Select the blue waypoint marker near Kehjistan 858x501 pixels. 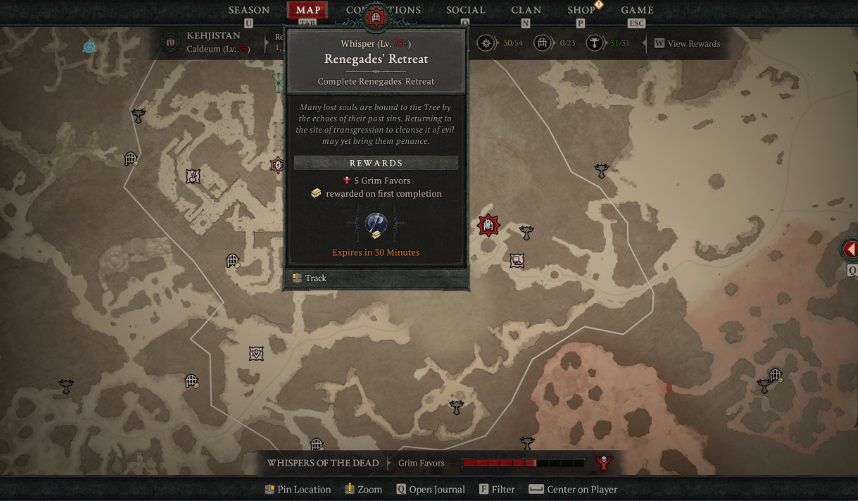click(90, 46)
